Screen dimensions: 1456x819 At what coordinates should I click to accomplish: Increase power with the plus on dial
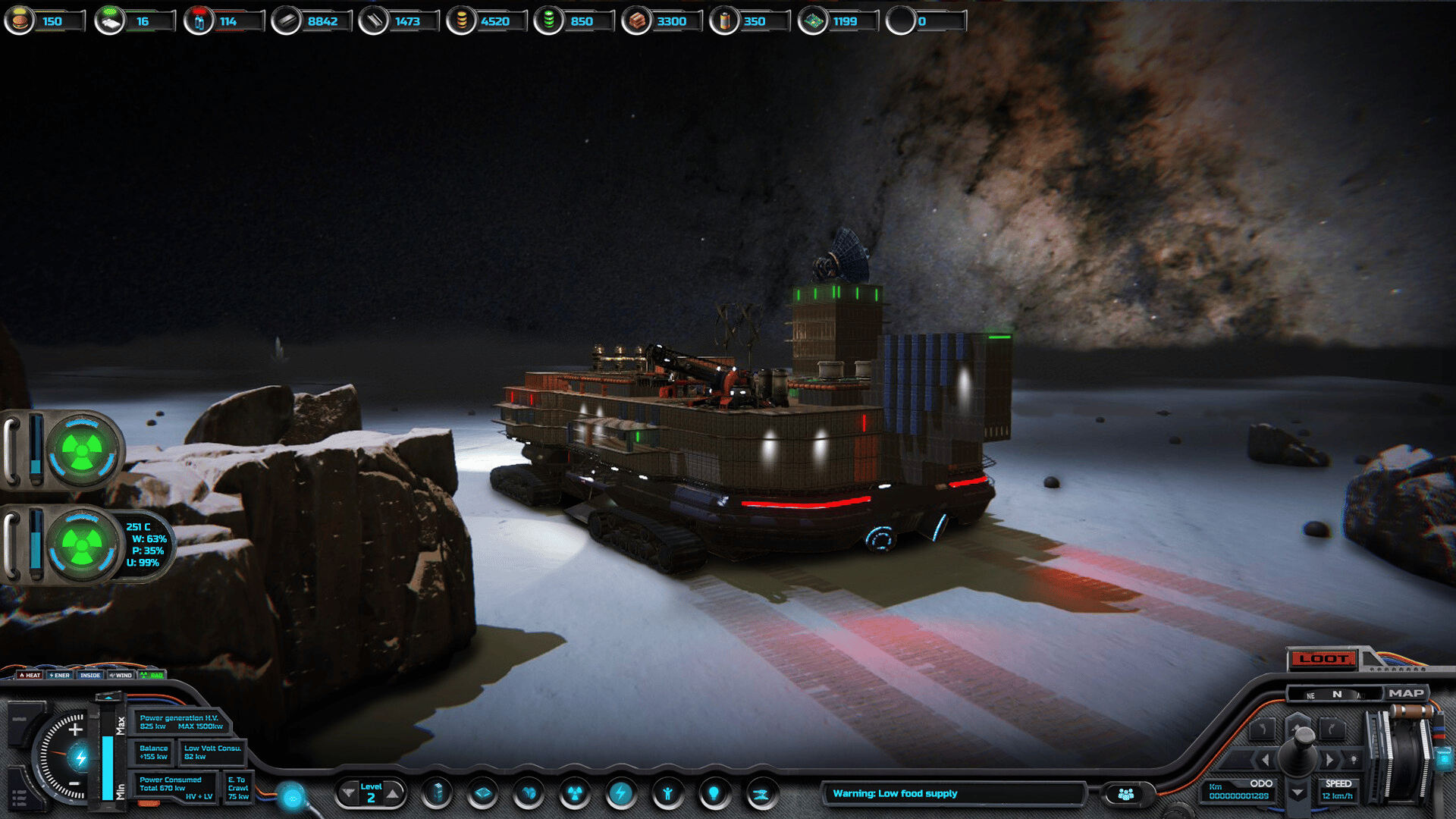tap(75, 730)
